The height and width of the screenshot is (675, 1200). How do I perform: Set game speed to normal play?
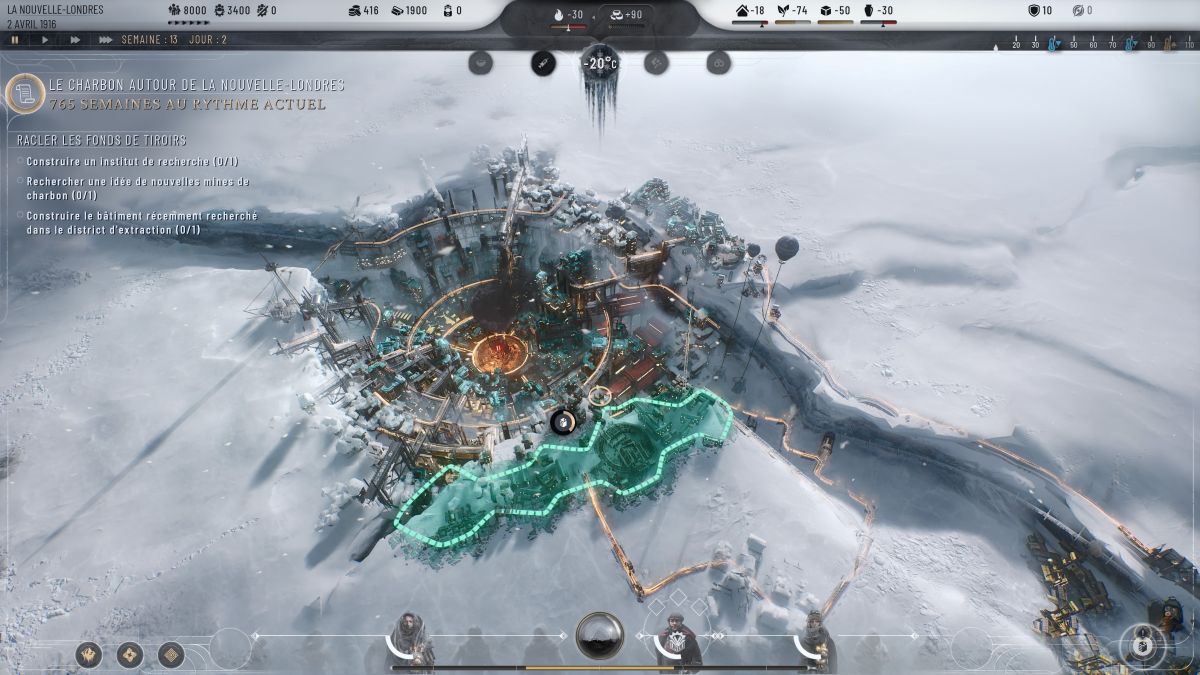45,40
